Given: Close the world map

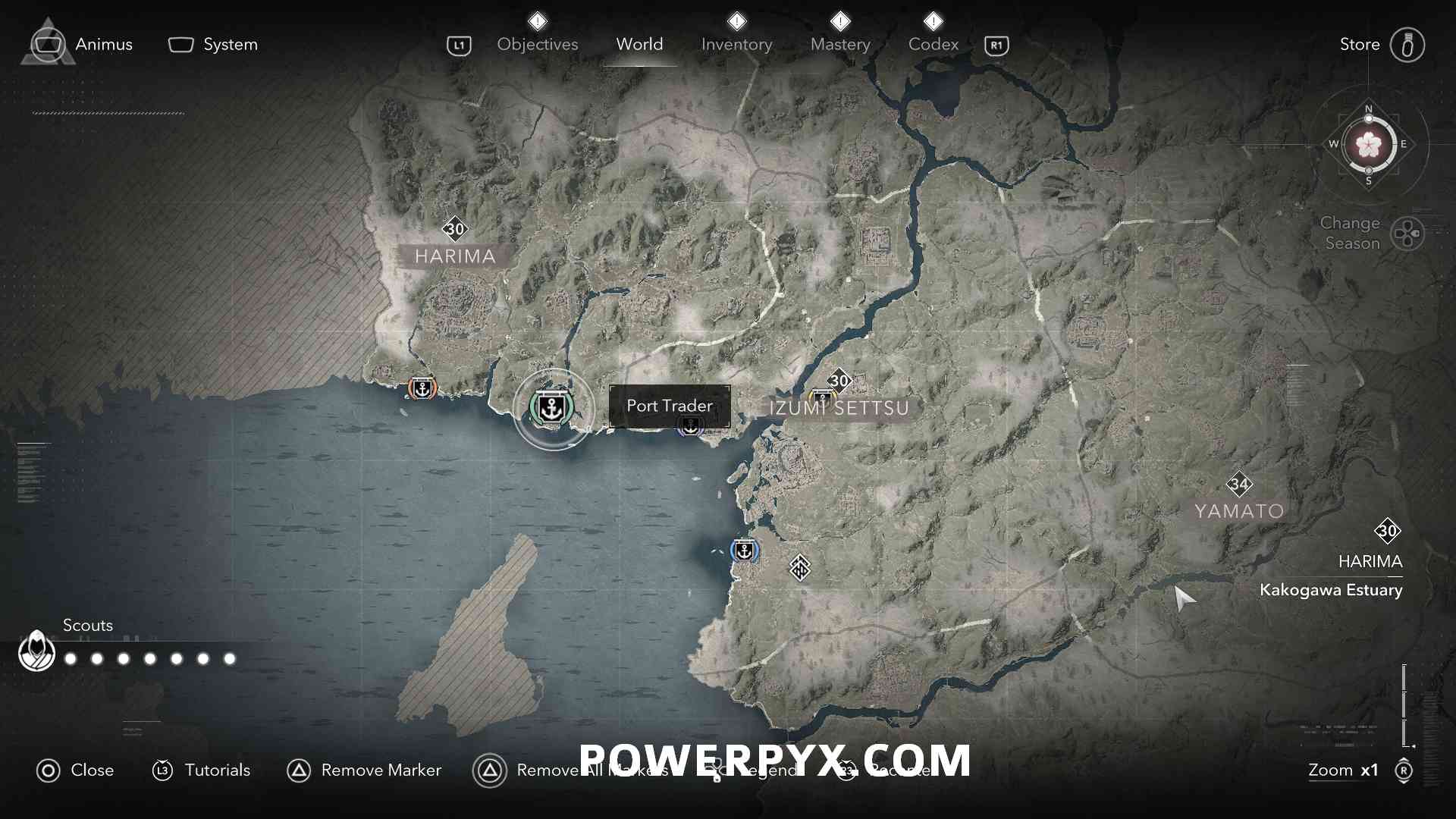Looking at the screenshot, I should [x=75, y=770].
